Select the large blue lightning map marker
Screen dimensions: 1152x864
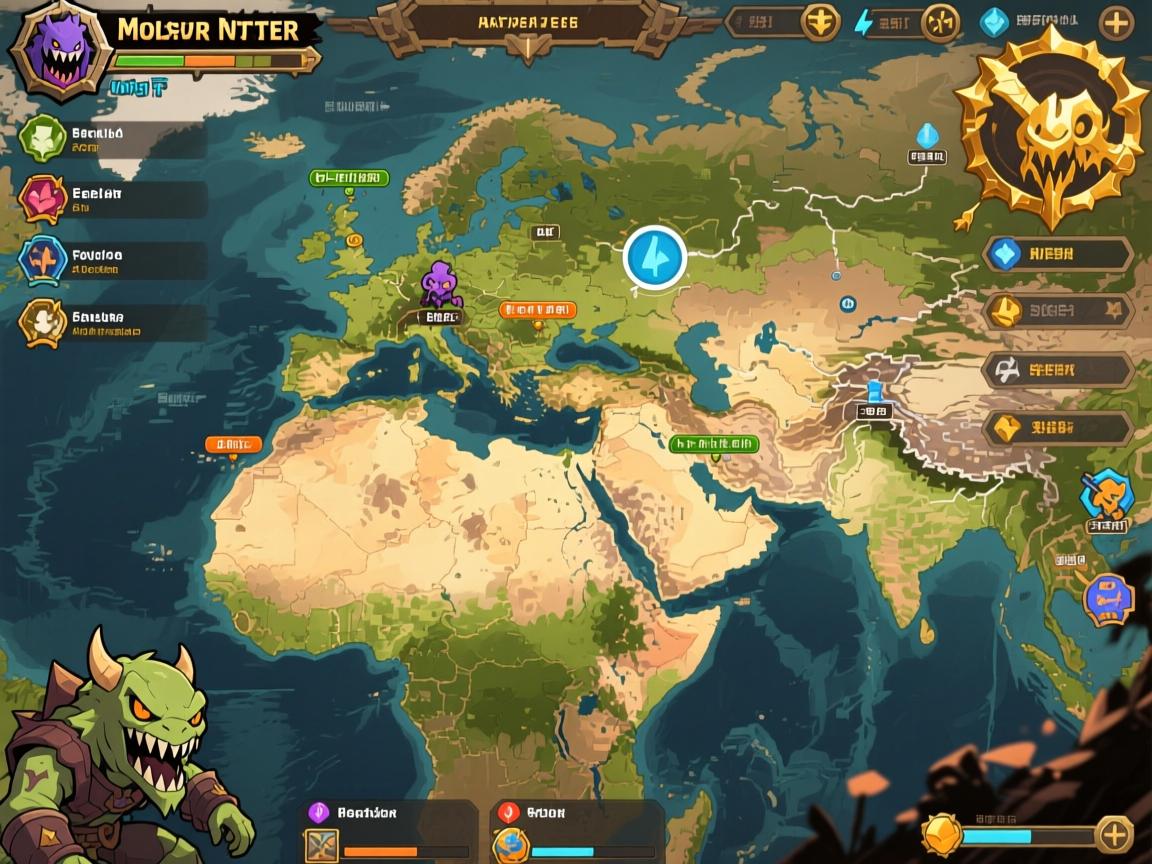(x=655, y=257)
